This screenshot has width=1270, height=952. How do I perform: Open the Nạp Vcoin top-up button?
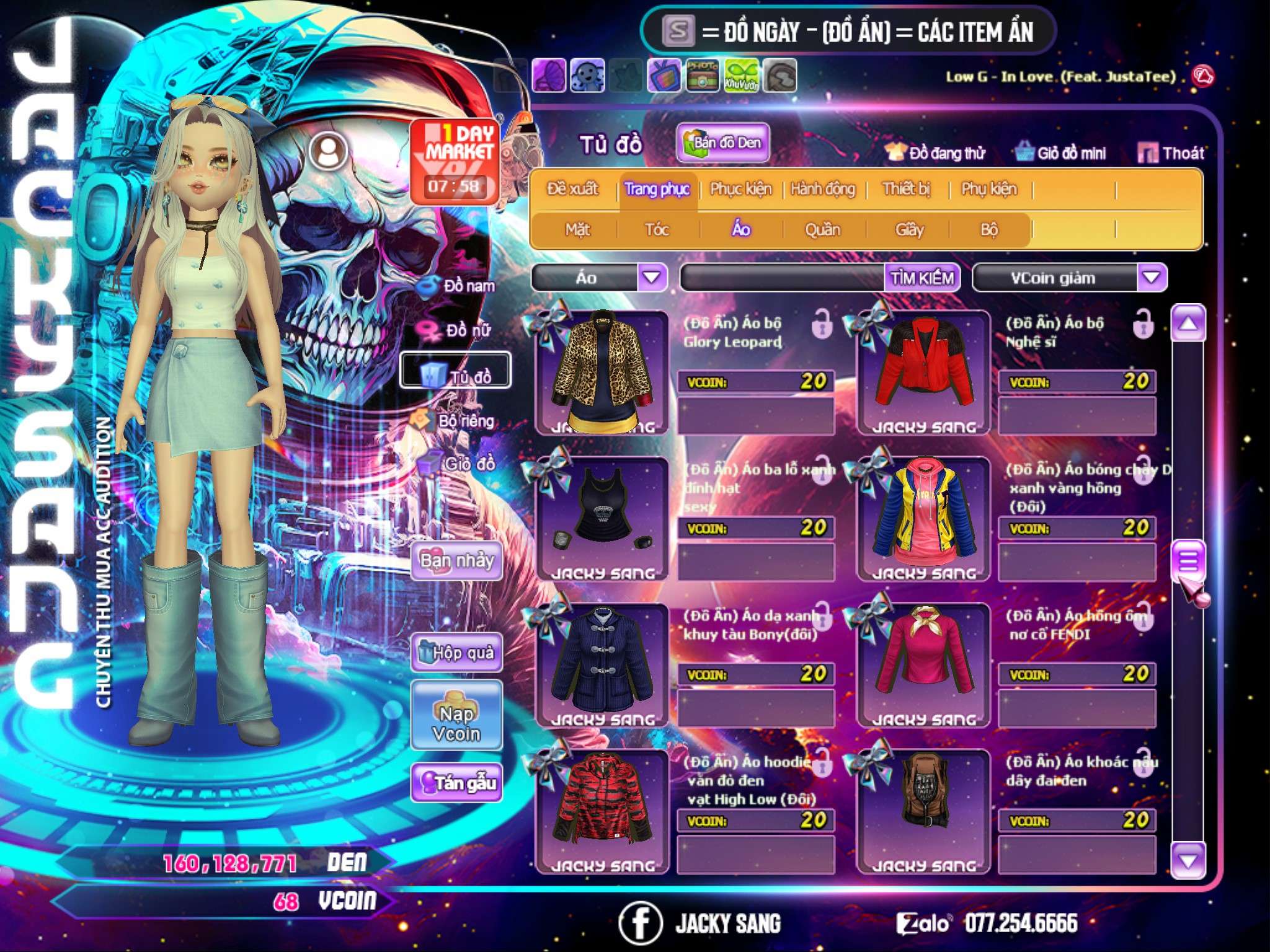point(456,723)
